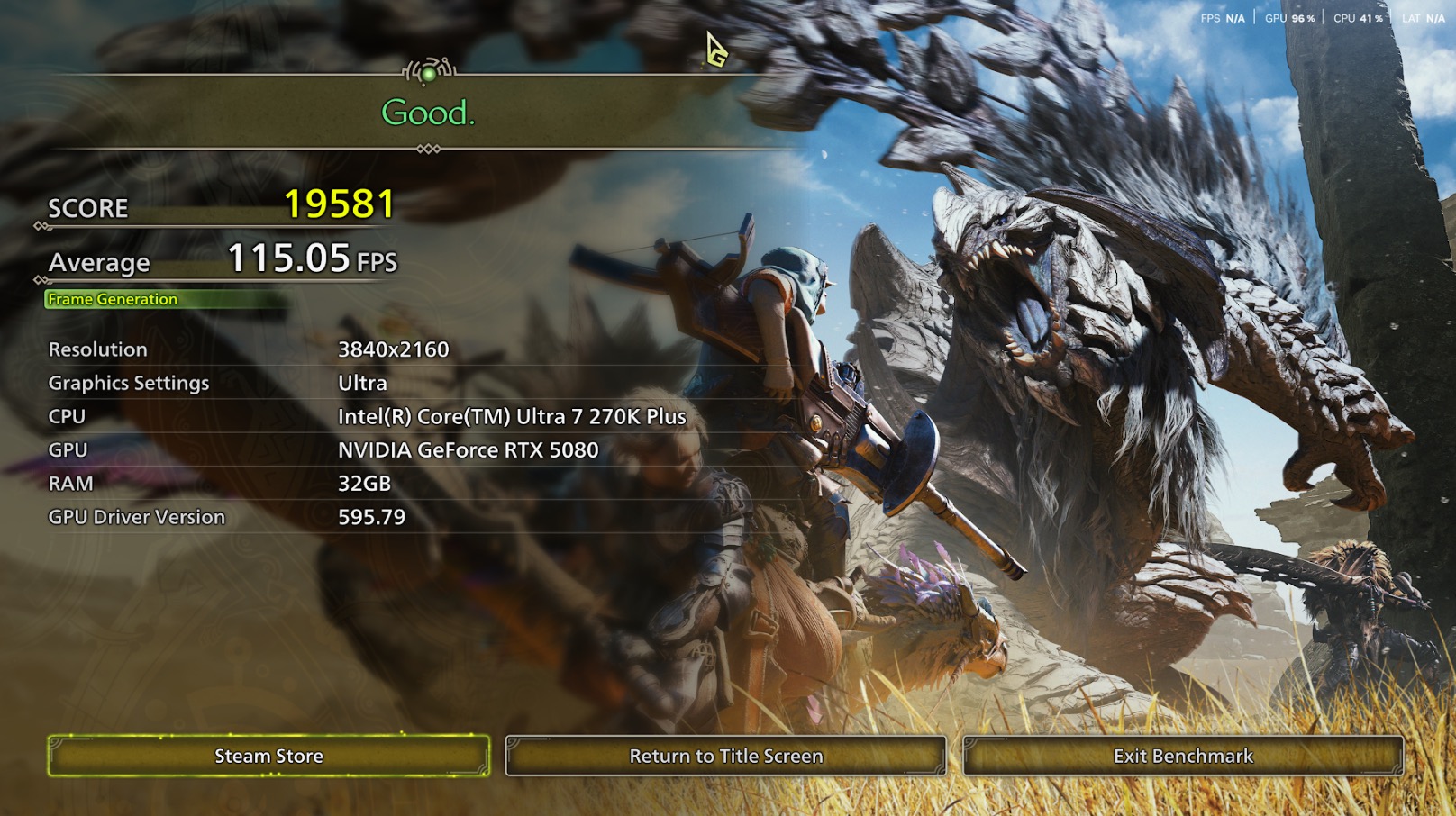
Task: Toggle the Frame Generation badge
Action: [x=112, y=299]
